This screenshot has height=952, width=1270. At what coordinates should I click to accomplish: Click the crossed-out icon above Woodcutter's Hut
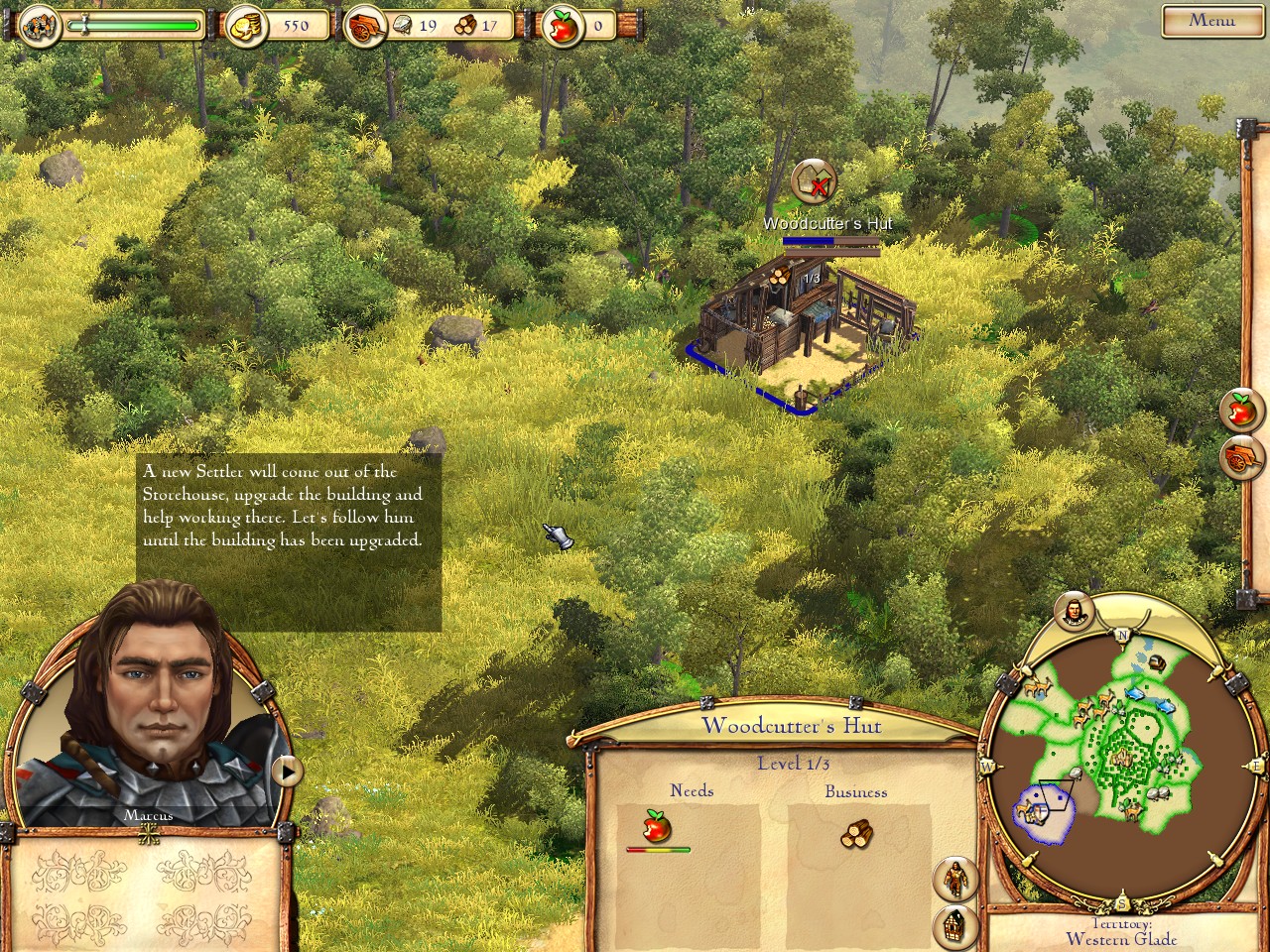(815, 182)
